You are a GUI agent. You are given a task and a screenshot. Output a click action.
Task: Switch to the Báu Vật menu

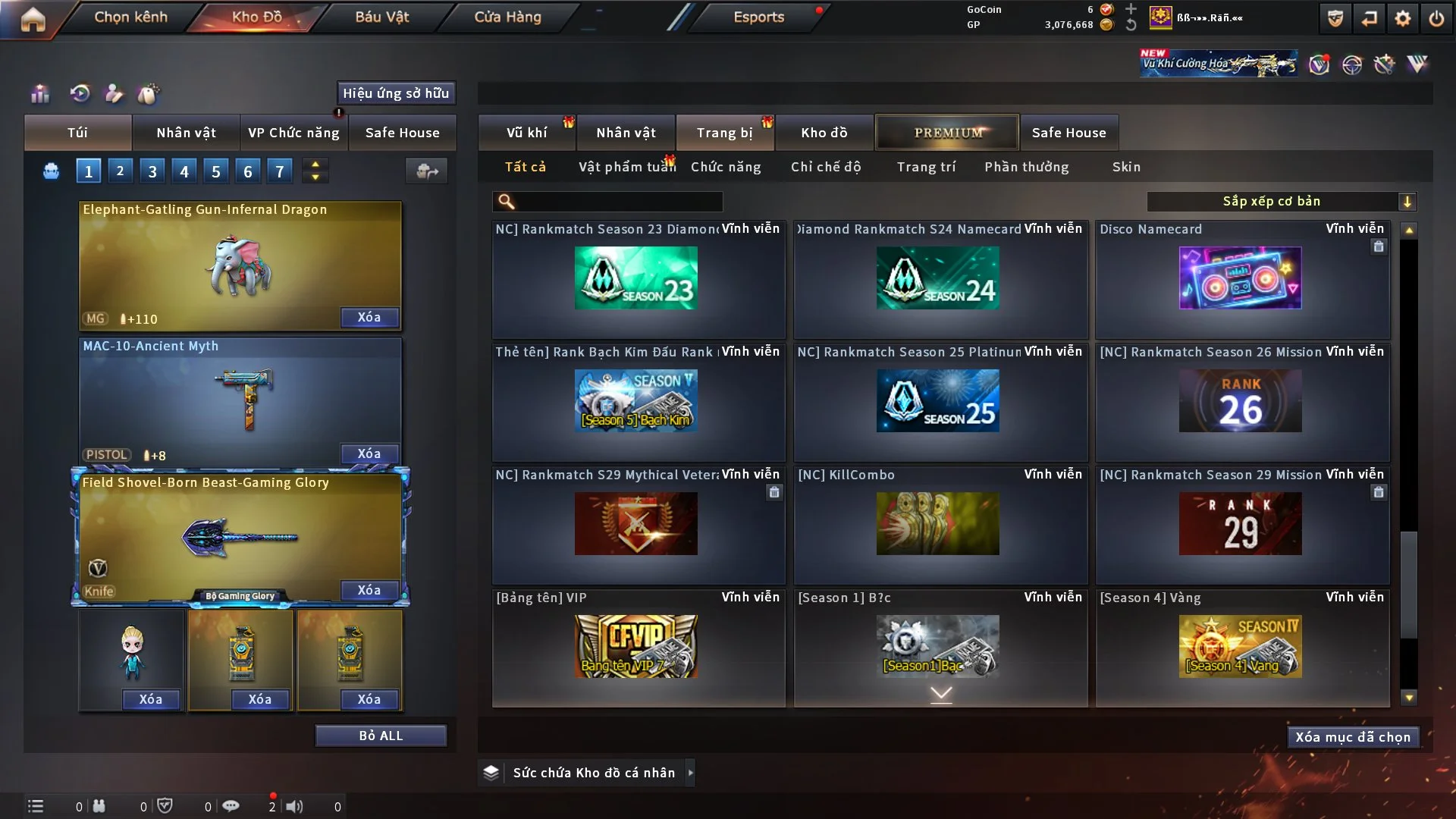tap(381, 17)
